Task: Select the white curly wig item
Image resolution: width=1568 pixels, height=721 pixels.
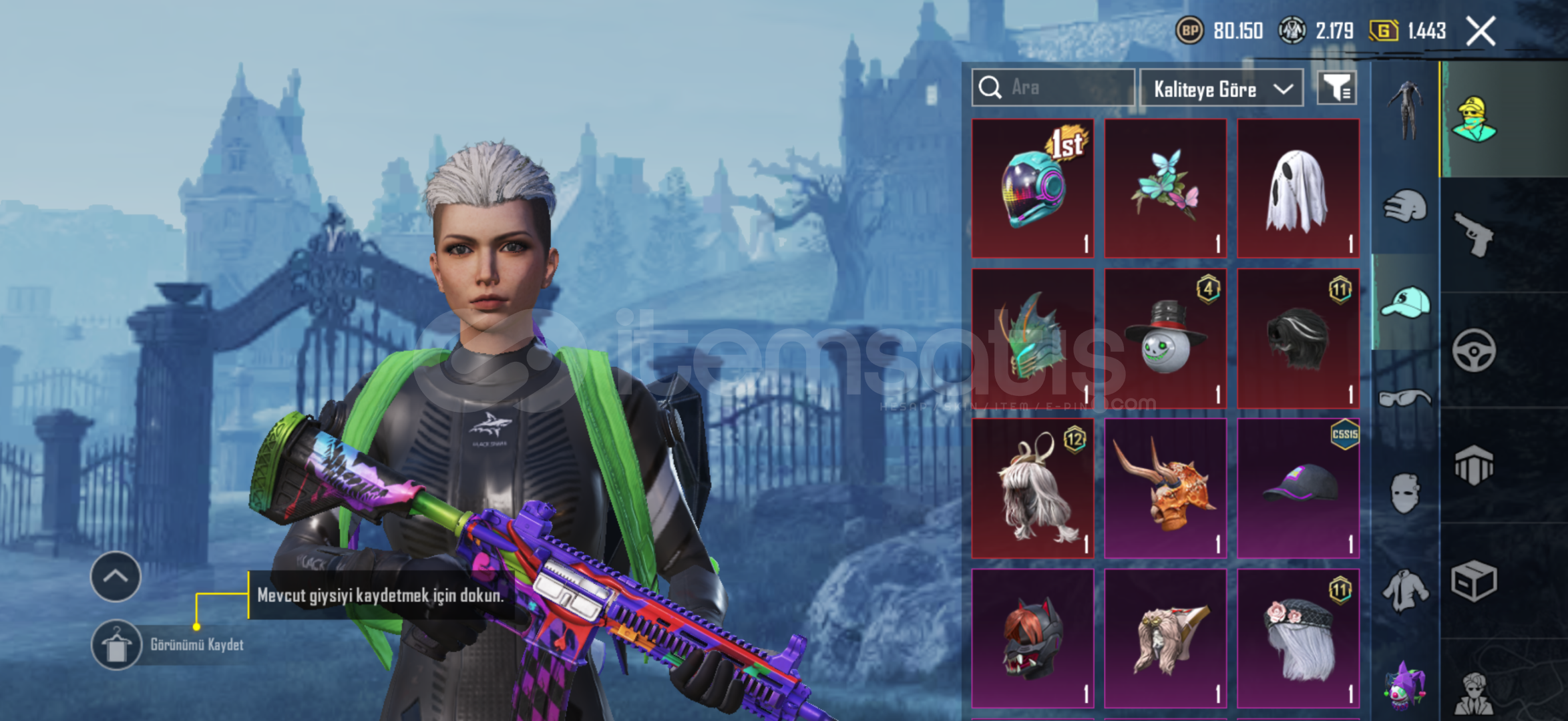Action: [x=1032, y=488]
